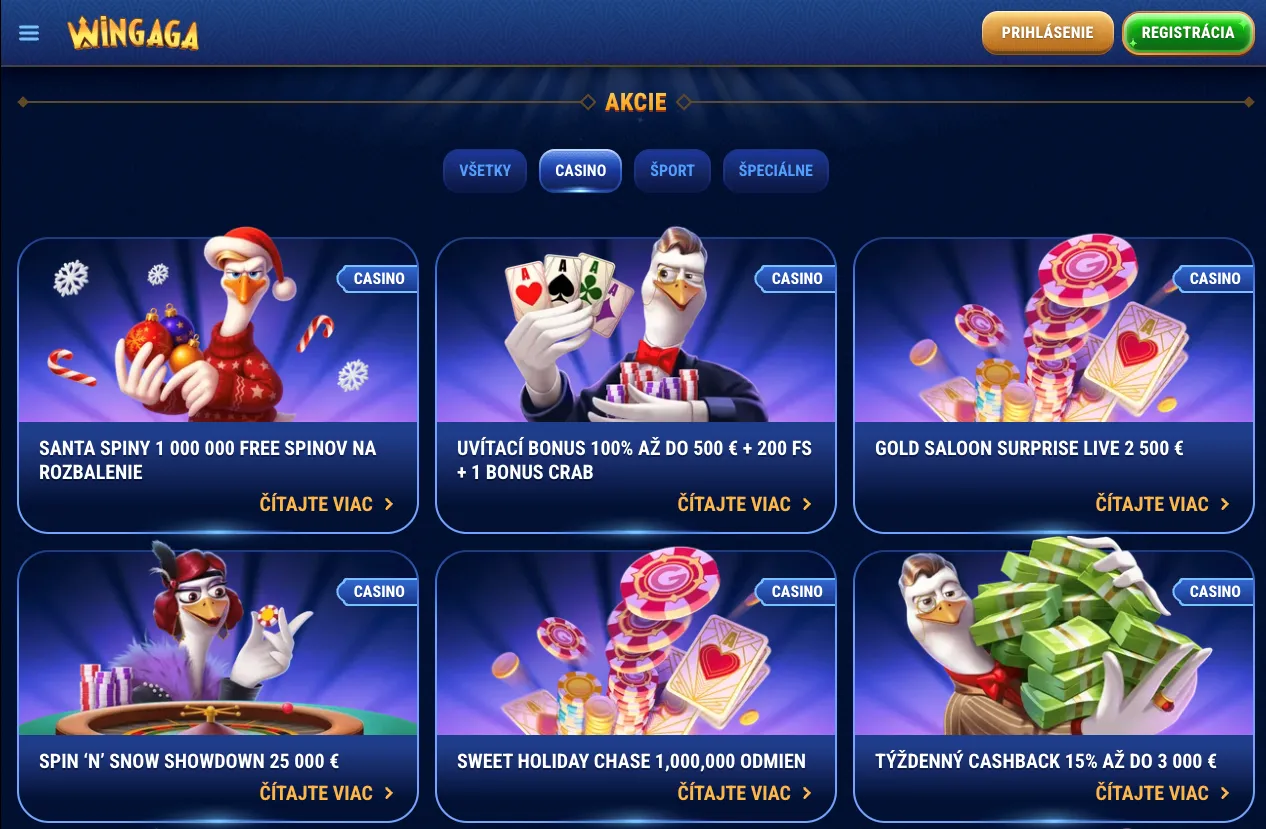The image size is (1266, 829).
Task: Open the roulette goose promotion image
Action: click(x=218, y=645)
